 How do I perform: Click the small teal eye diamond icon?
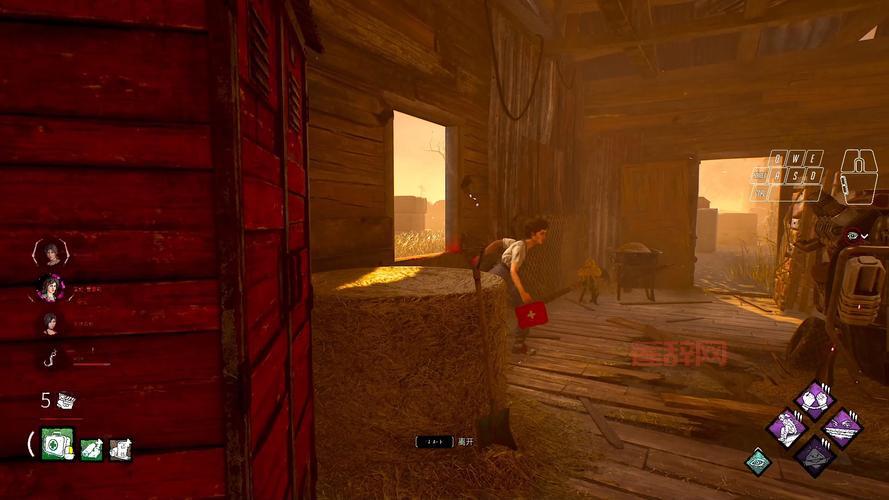click(x=758, y=461)
